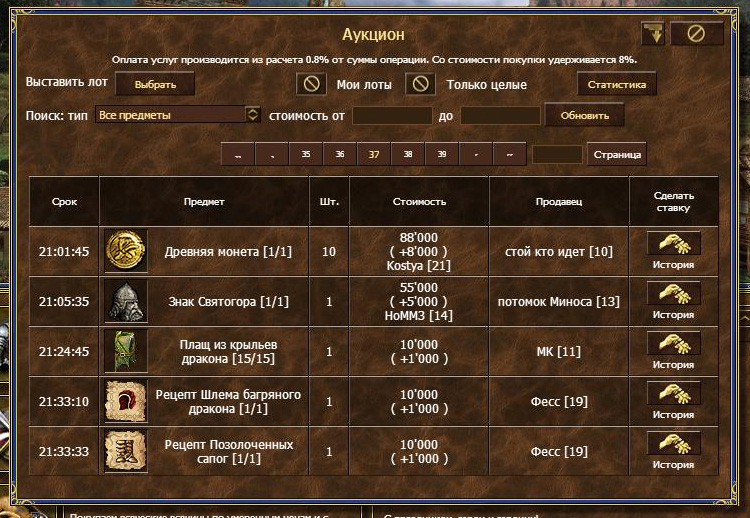The height and width of the screenshot is (518, 750).
Task: Go to auction page 36
Action: click(x=340, y=155)
